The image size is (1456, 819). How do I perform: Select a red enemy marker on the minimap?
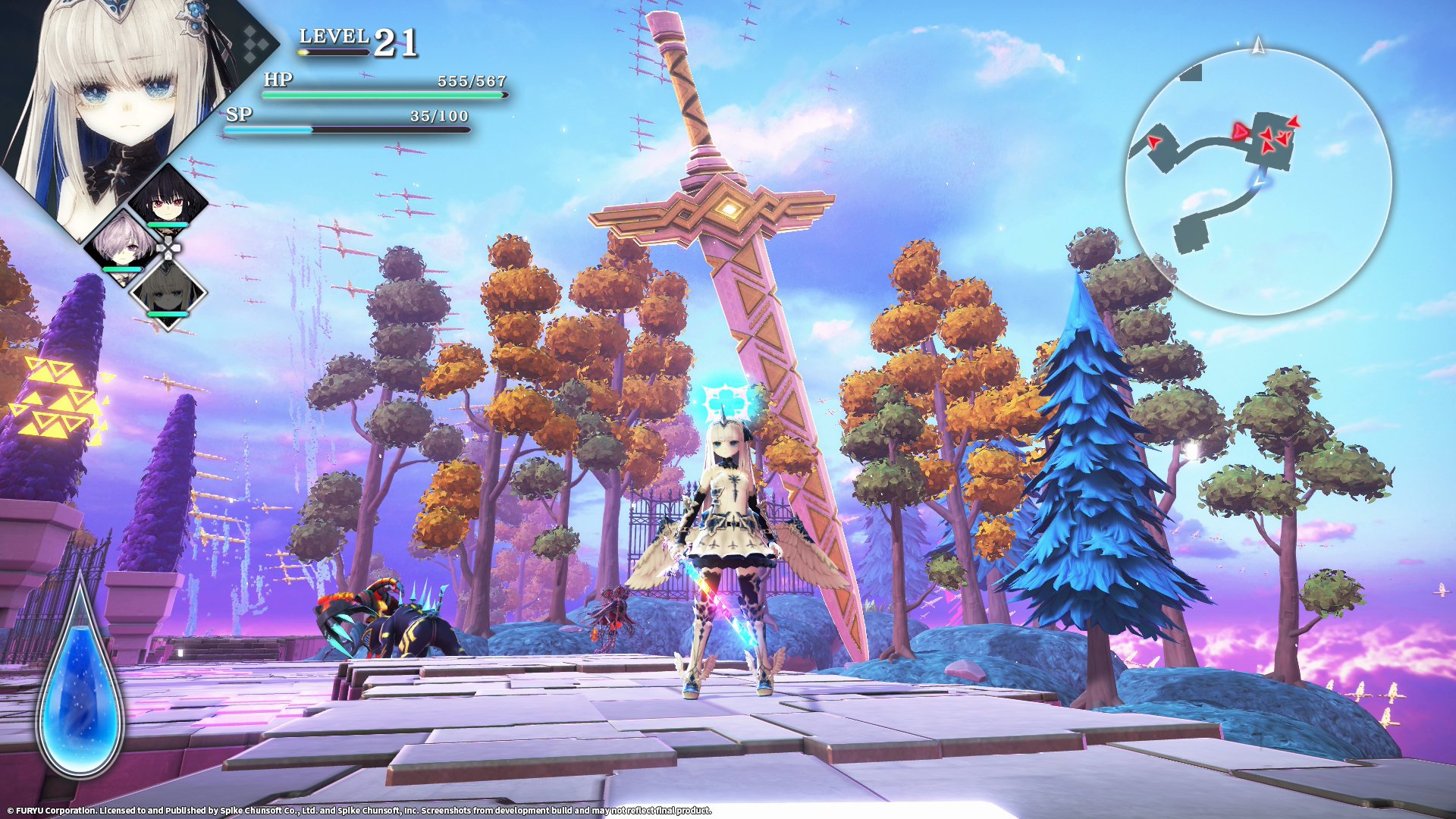point(1267,134)
